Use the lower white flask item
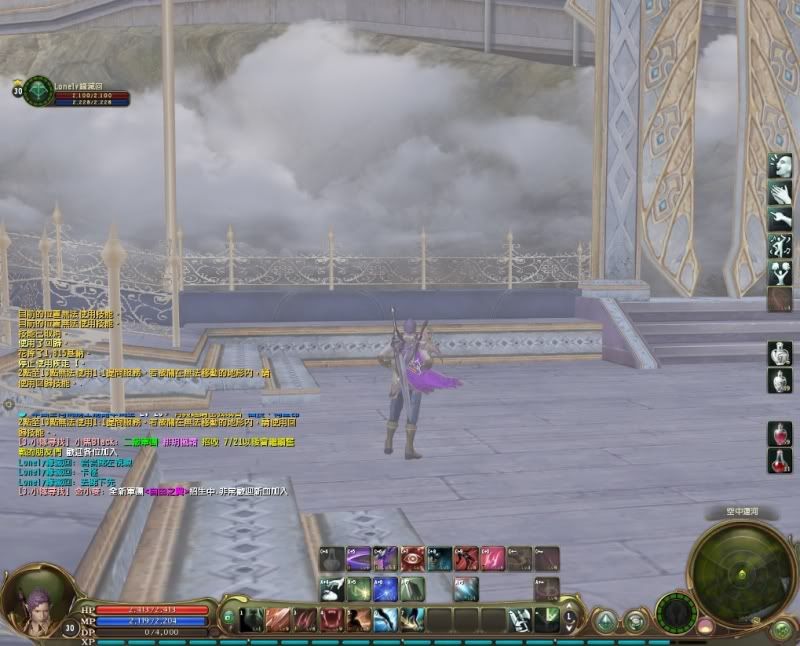 tap(780, 381)
